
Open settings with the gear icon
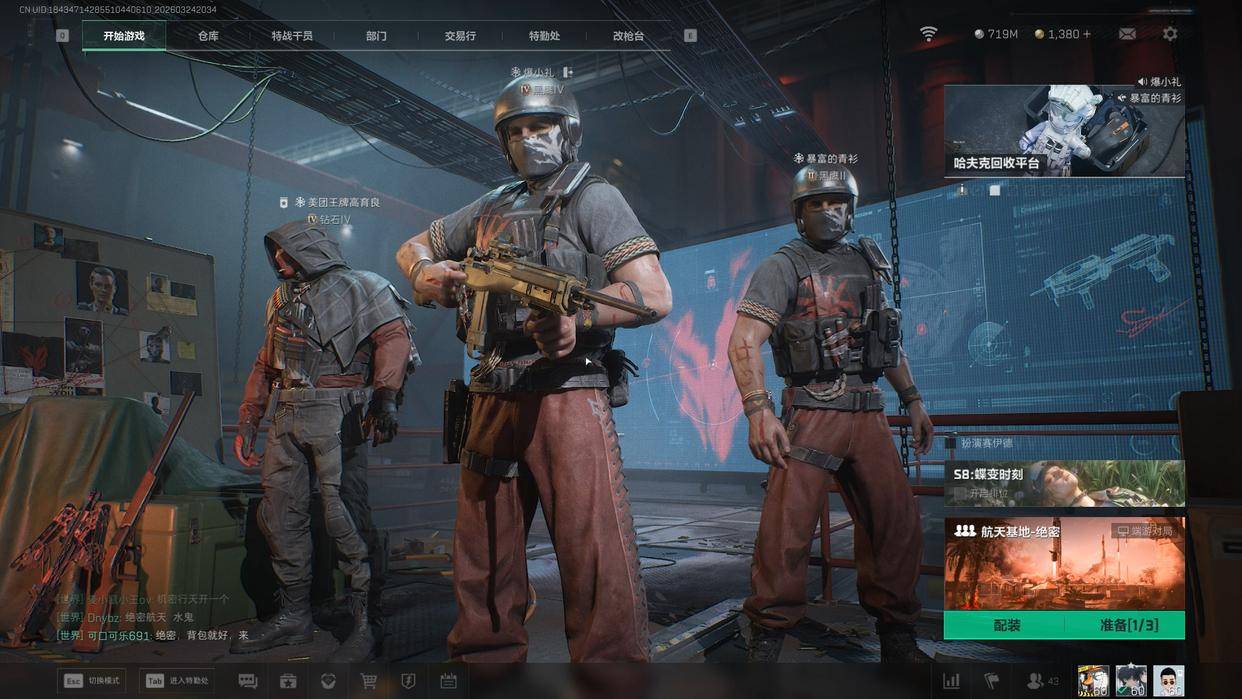click(1170, 34)
